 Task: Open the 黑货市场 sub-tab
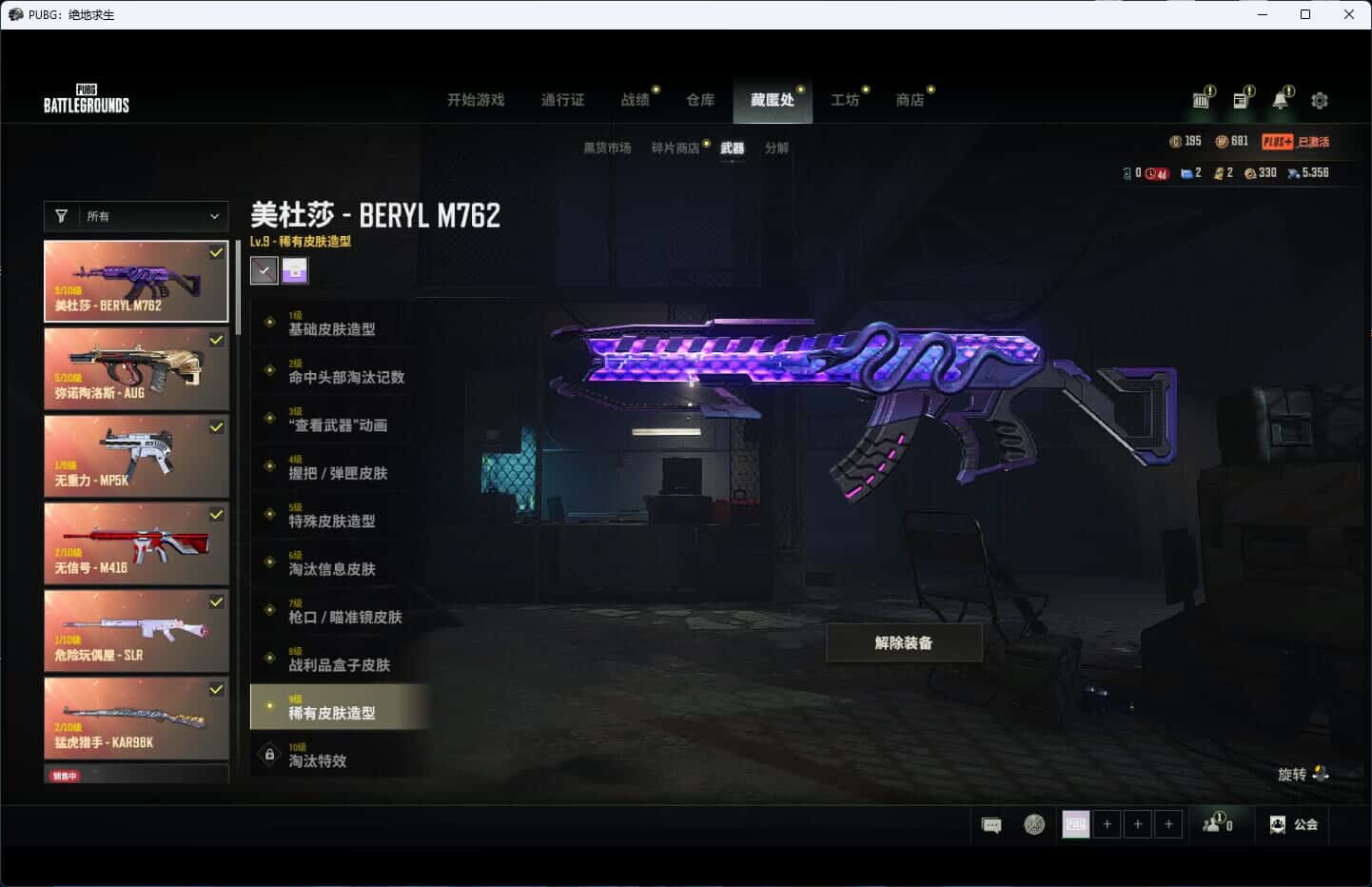click(x=607, y=148)
